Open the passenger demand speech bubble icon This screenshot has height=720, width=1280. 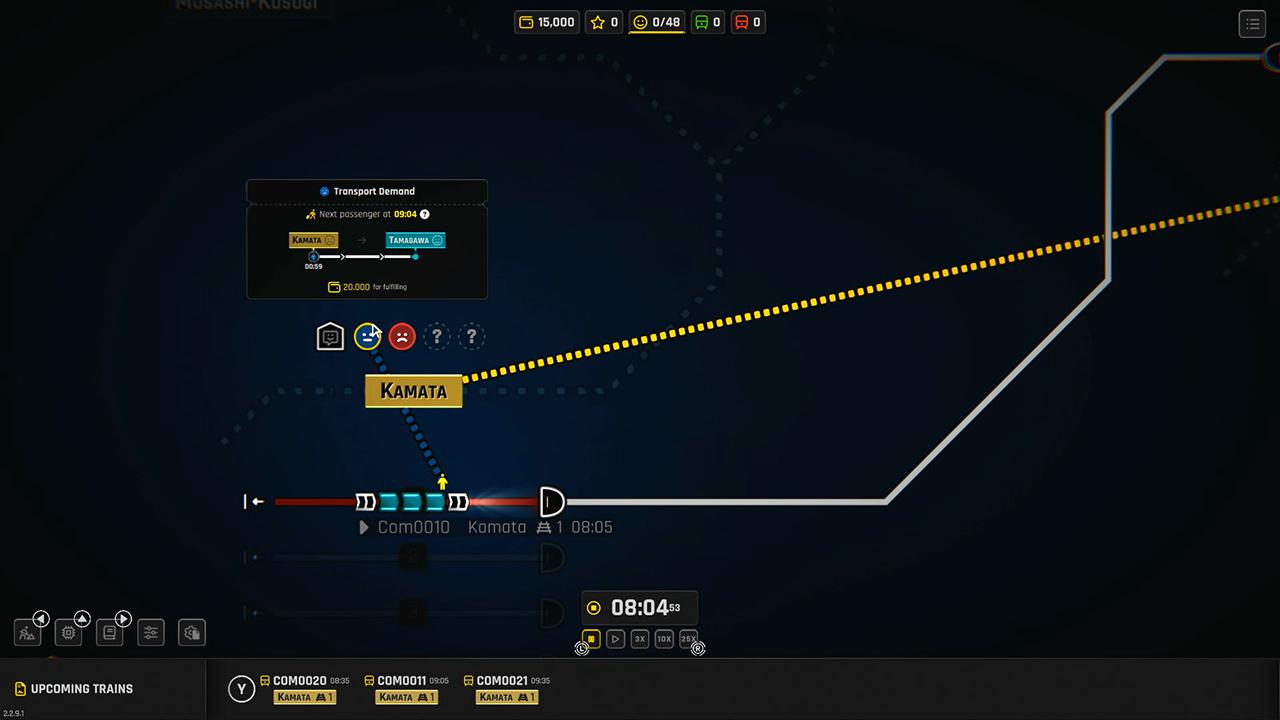click(330, 336)
